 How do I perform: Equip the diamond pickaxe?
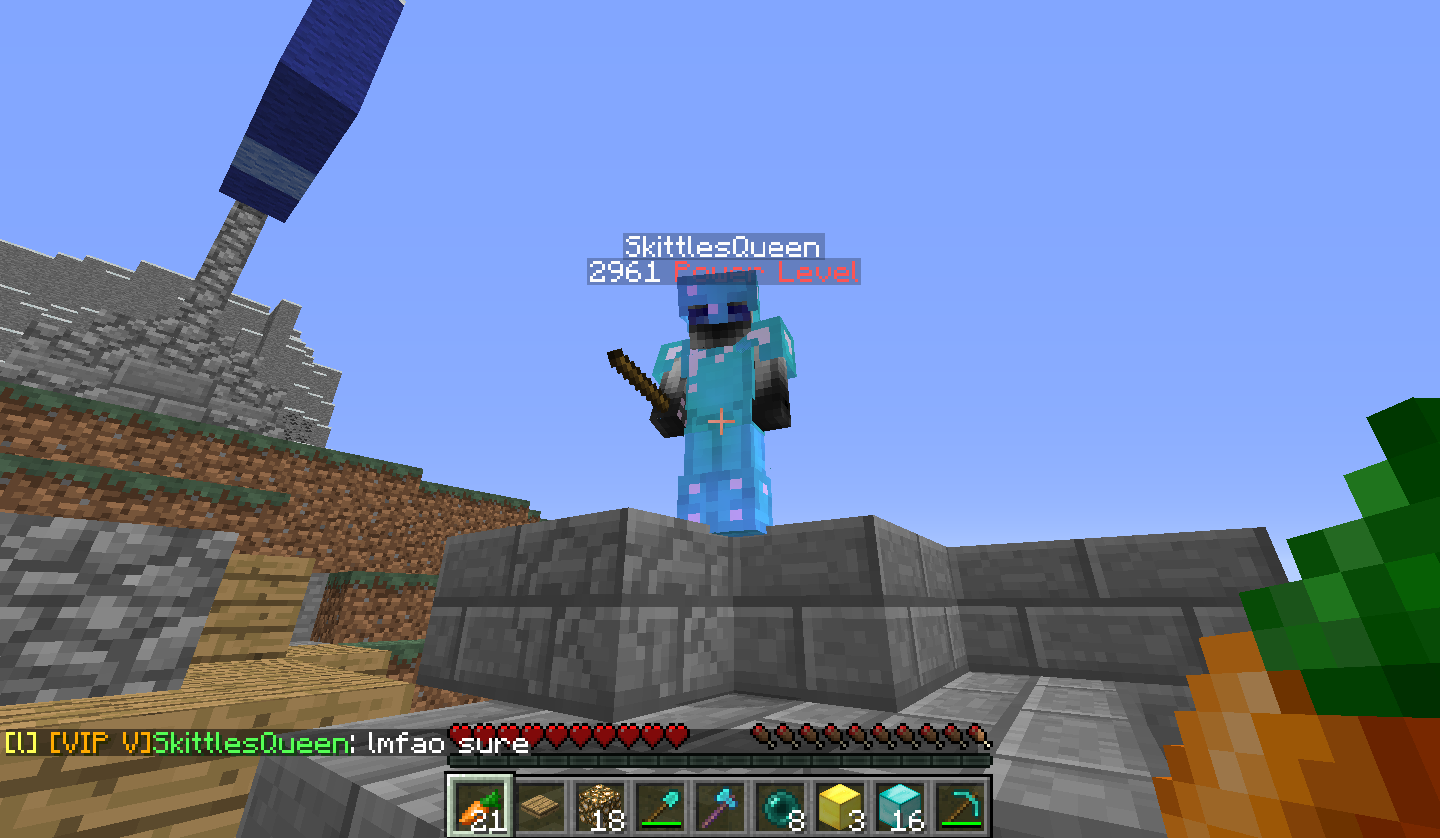(x=960, y=806)
